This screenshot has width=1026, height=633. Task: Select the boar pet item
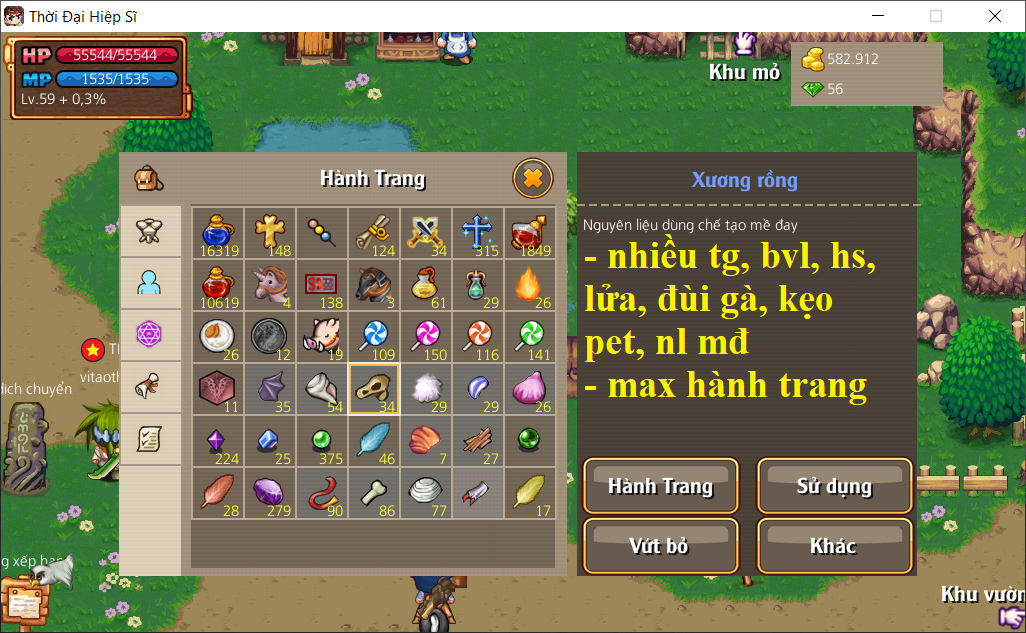321,337
